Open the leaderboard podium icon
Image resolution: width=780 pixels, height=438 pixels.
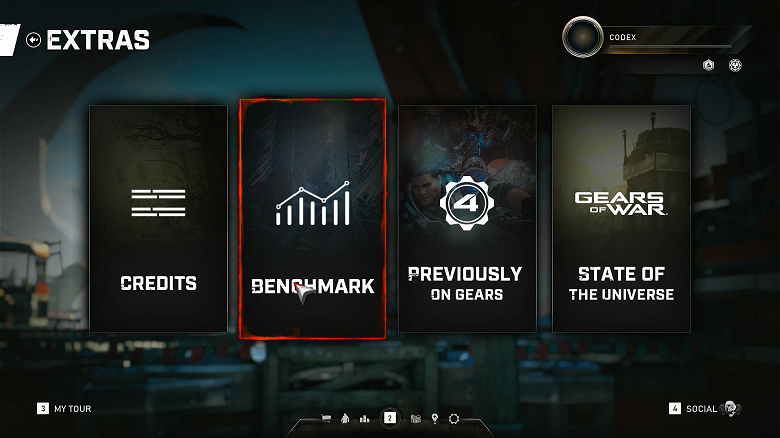[364, 419]
